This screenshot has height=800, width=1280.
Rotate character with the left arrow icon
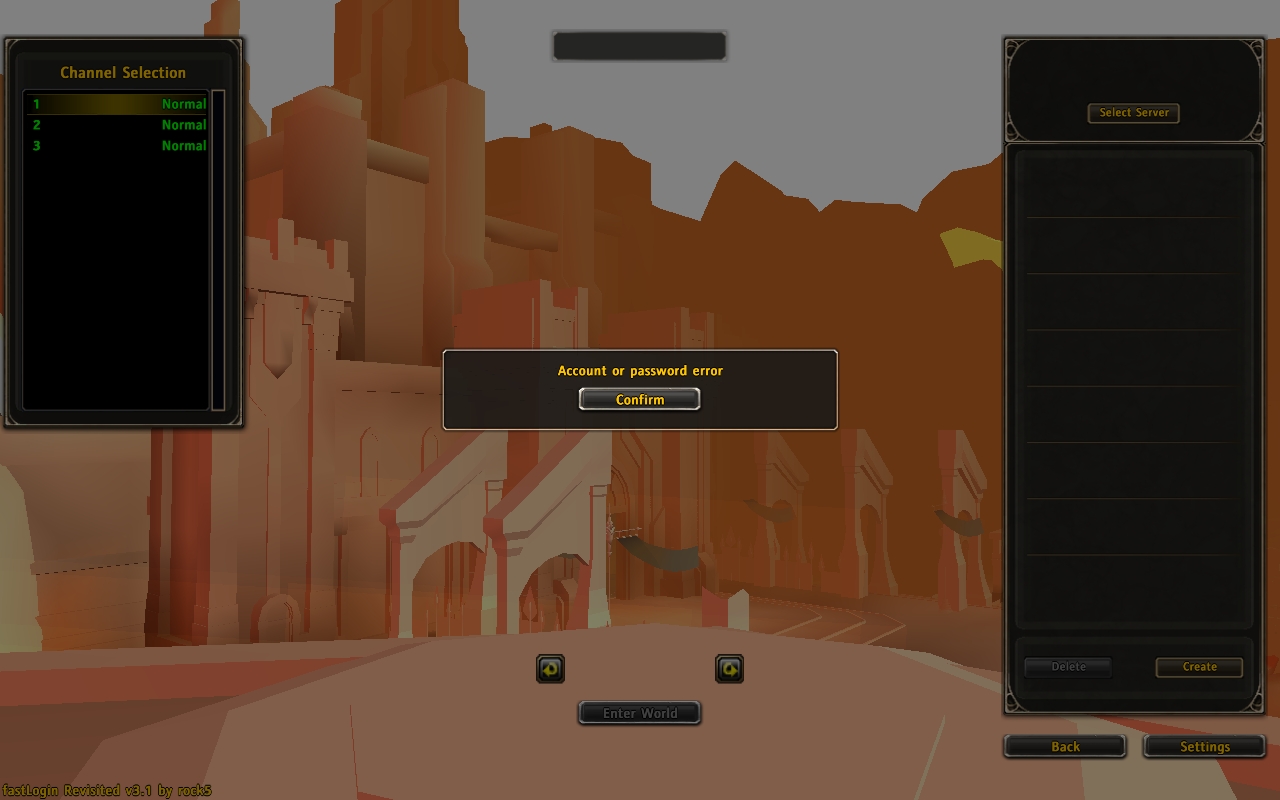point(551,669)
